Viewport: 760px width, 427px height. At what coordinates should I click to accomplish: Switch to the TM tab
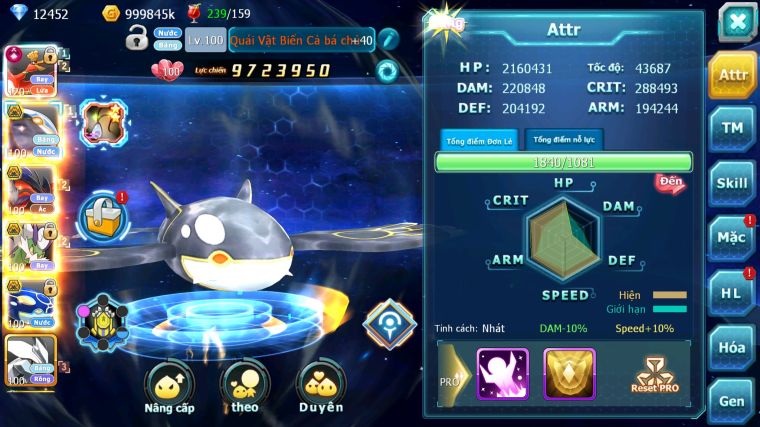733,127
